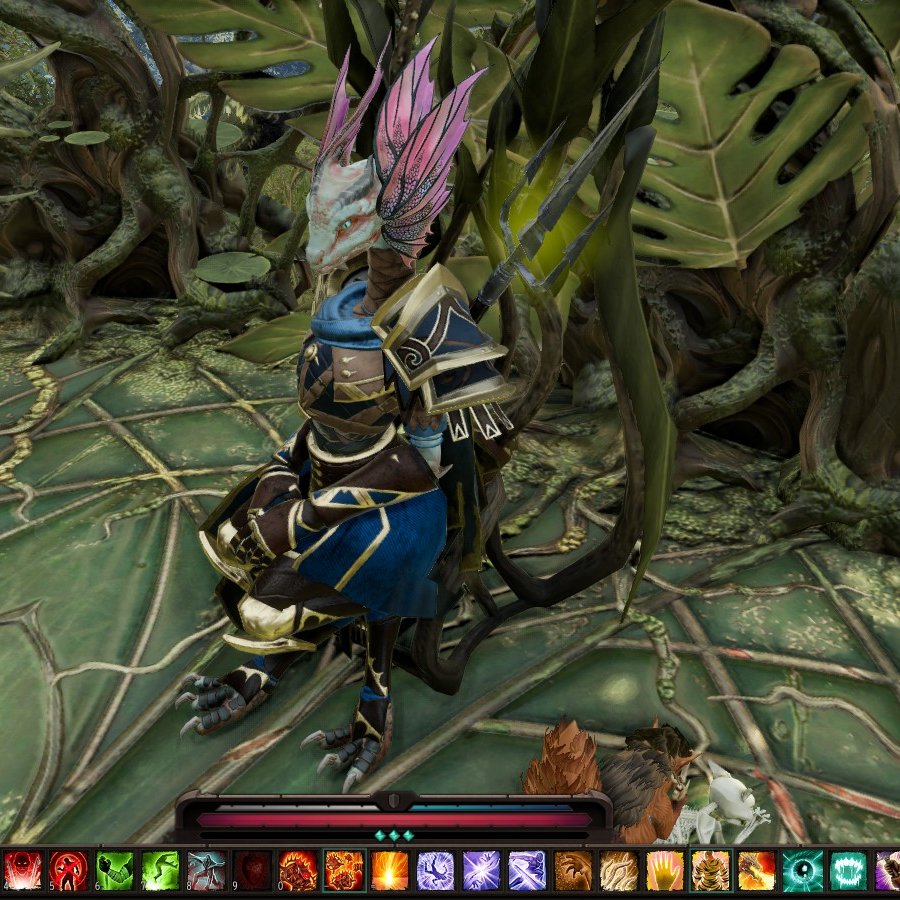Cast the orange fire burst spell
900x900 pixels.
[390, 871]
